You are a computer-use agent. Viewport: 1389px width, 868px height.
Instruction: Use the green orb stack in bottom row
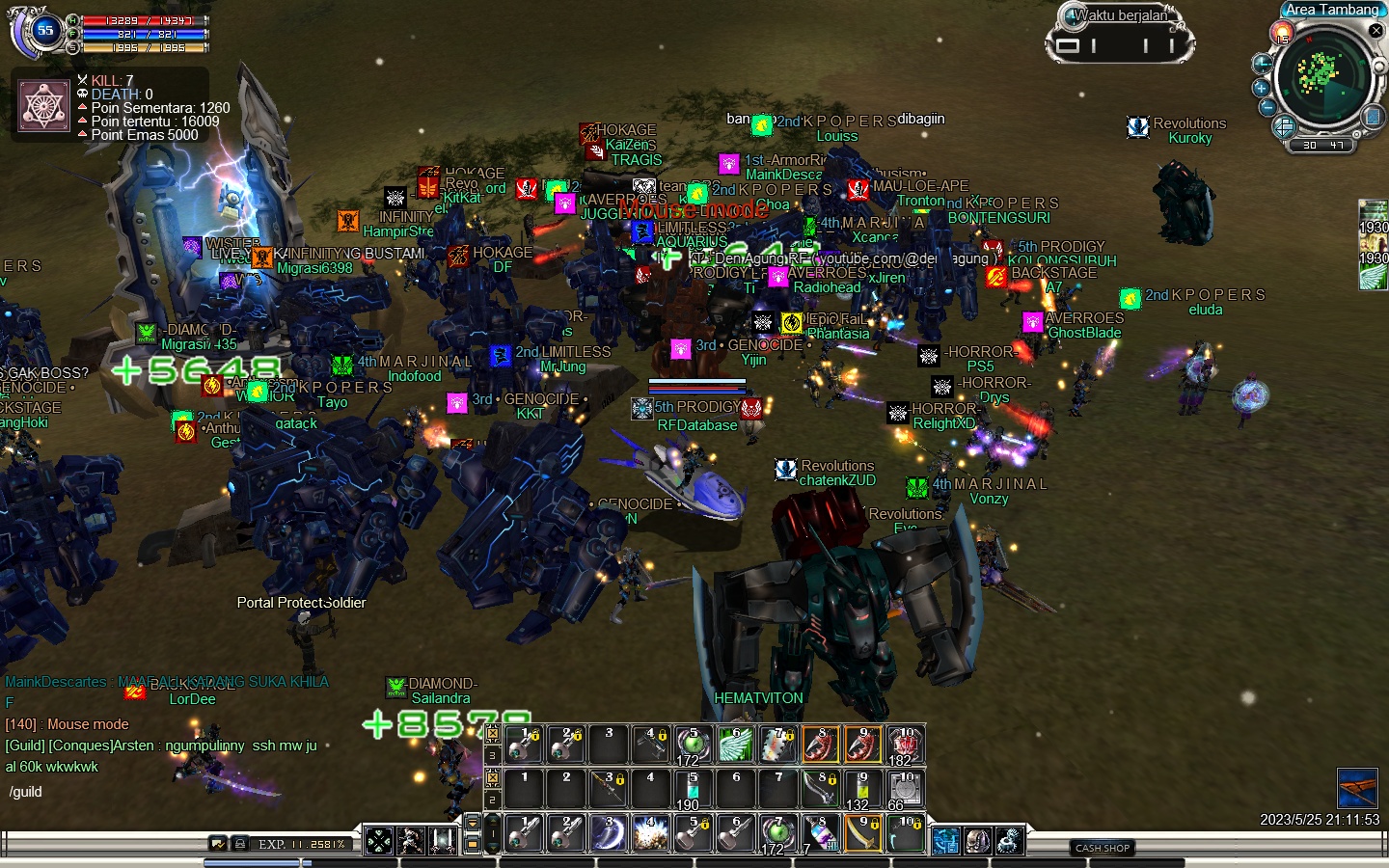[x=776, y=833]
